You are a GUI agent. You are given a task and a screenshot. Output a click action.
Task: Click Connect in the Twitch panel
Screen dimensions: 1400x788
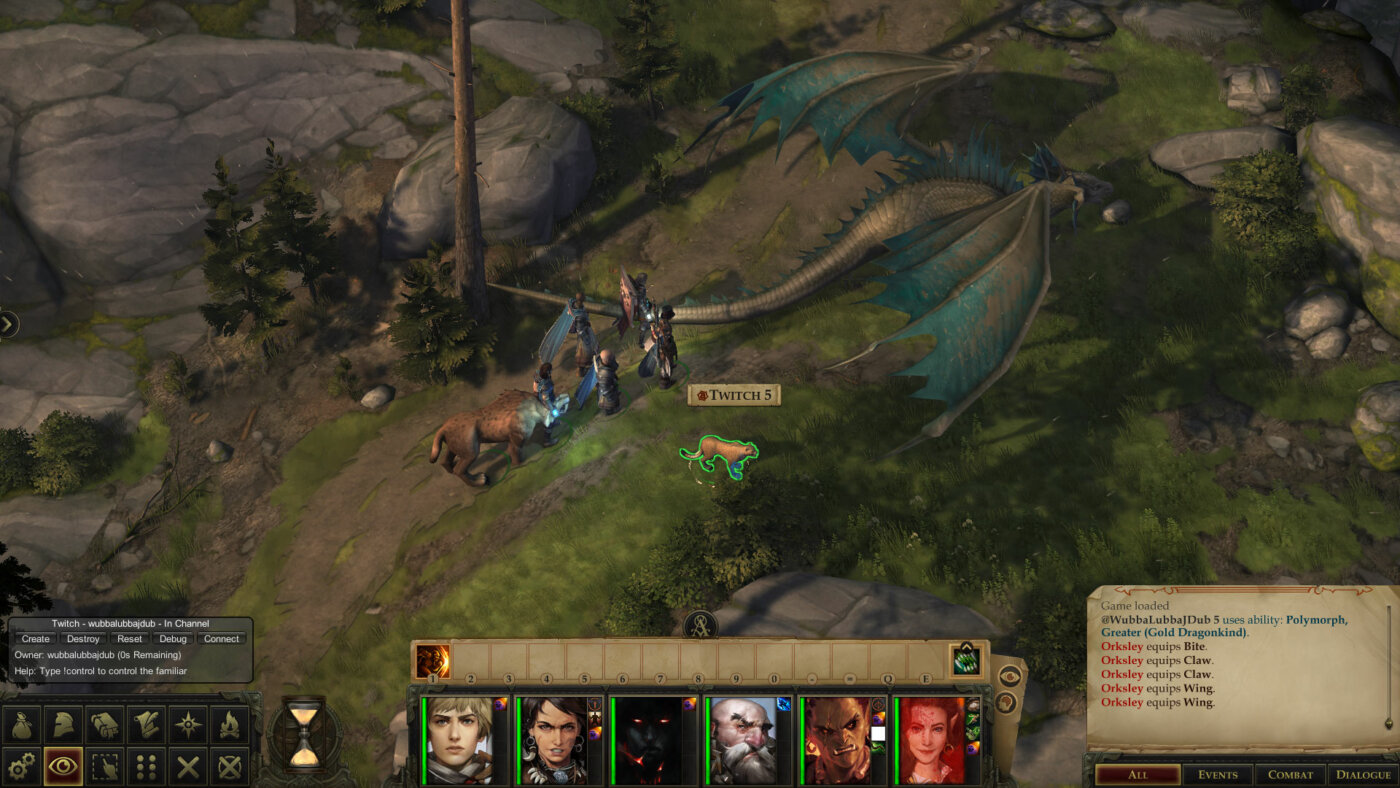[x=221, y=638]
